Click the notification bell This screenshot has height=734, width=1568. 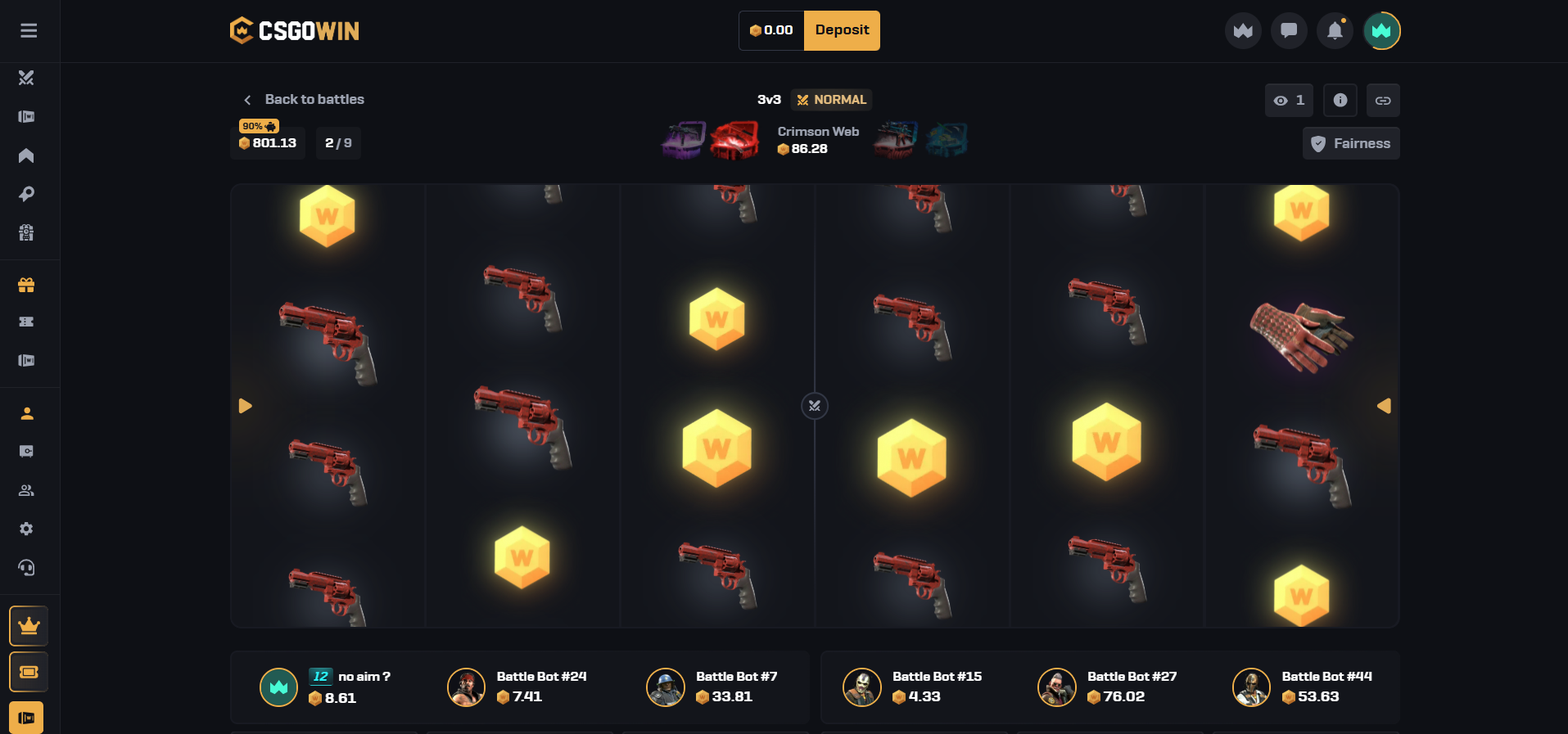click(1335, 30)
